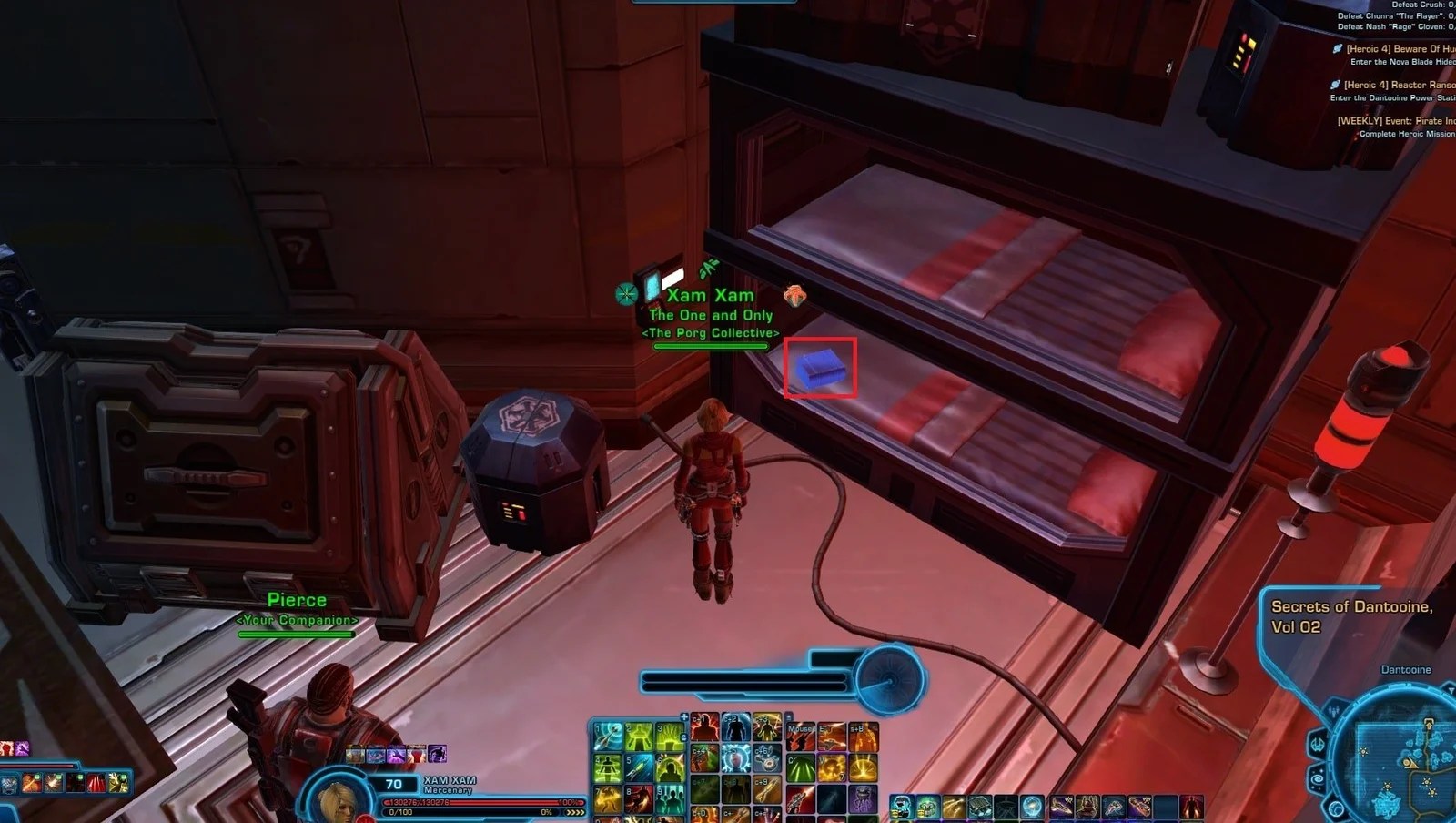Fire the Mouse-bound red shot ability
This screenshot has width=1456, height=823.
[802, 737]
